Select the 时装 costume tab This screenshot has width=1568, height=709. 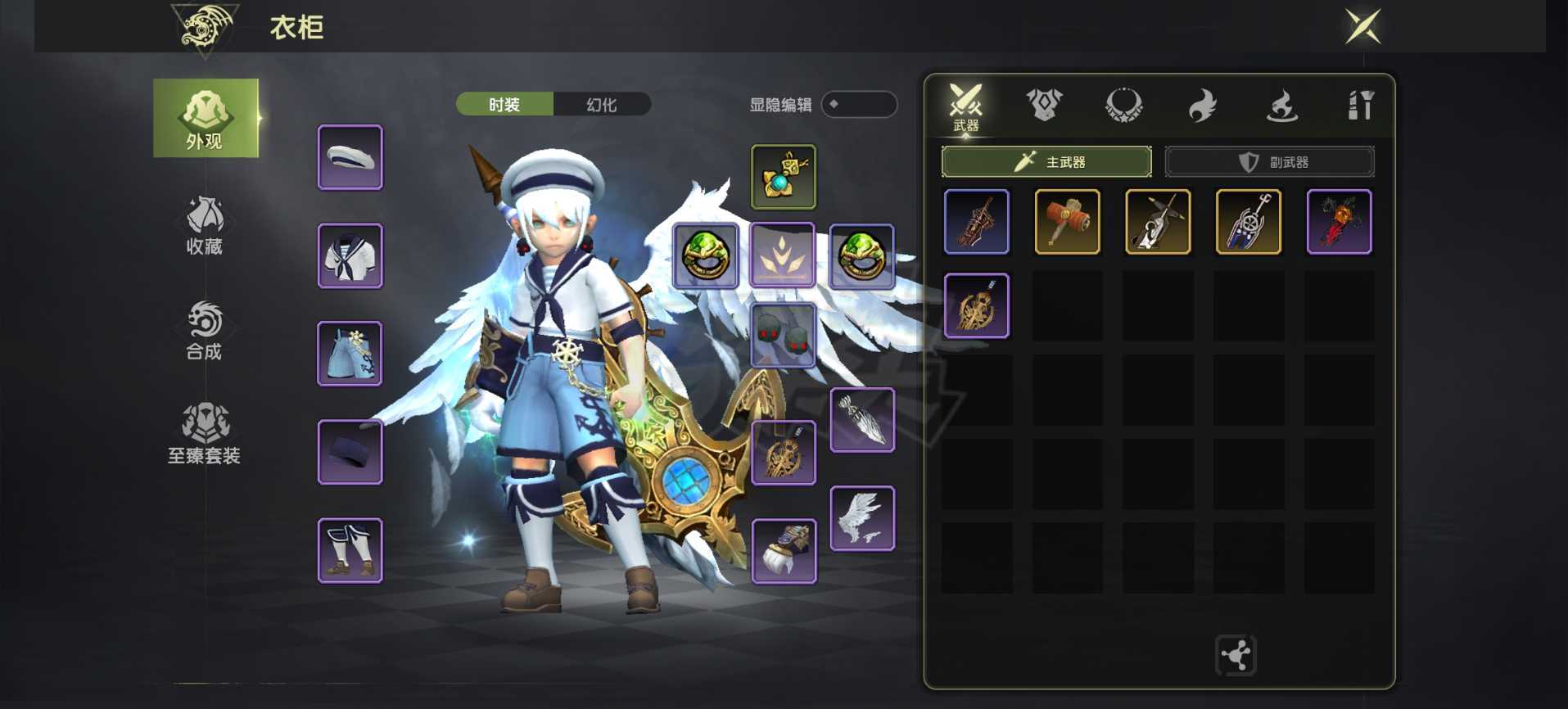[504, 105]
